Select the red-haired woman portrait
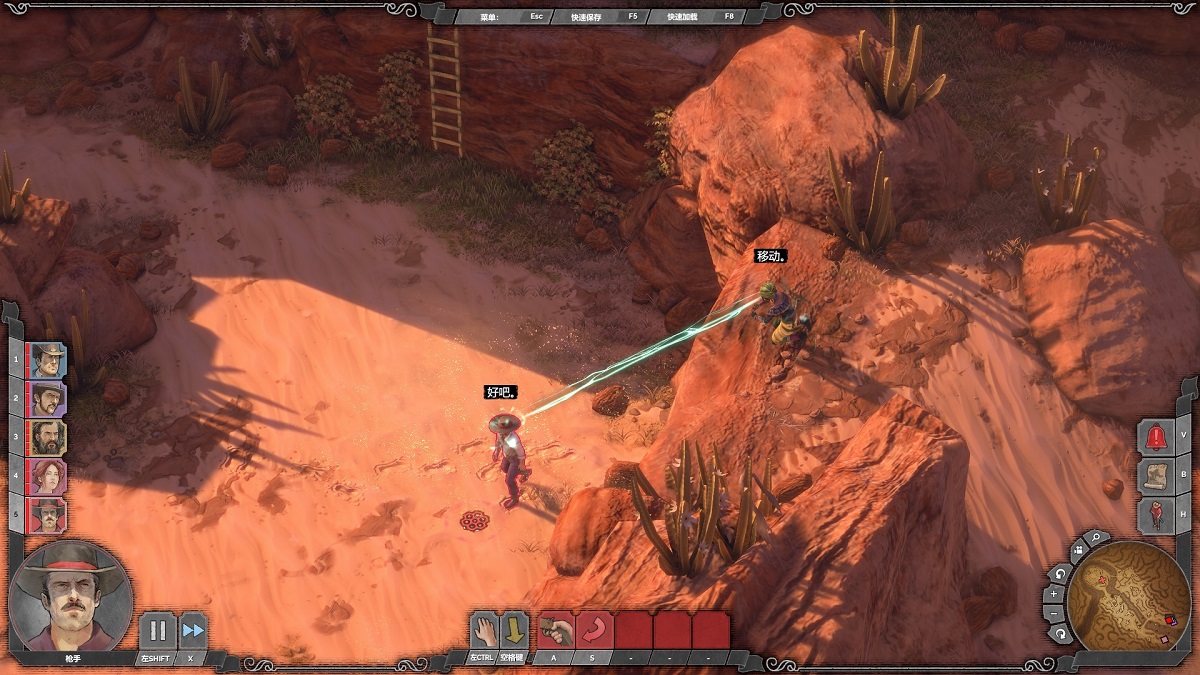The image size is (1200, 675). 48,477
